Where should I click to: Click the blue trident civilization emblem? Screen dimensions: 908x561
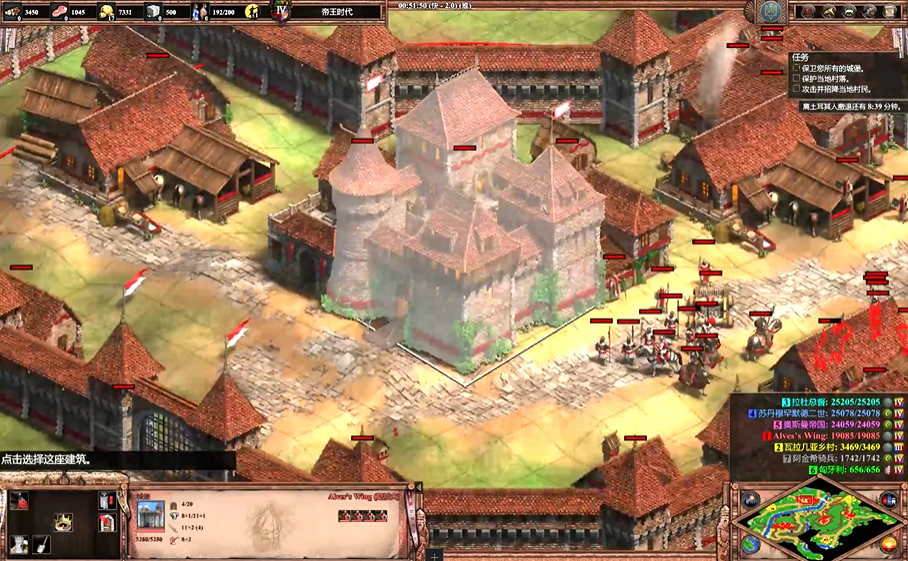[770, 12]
